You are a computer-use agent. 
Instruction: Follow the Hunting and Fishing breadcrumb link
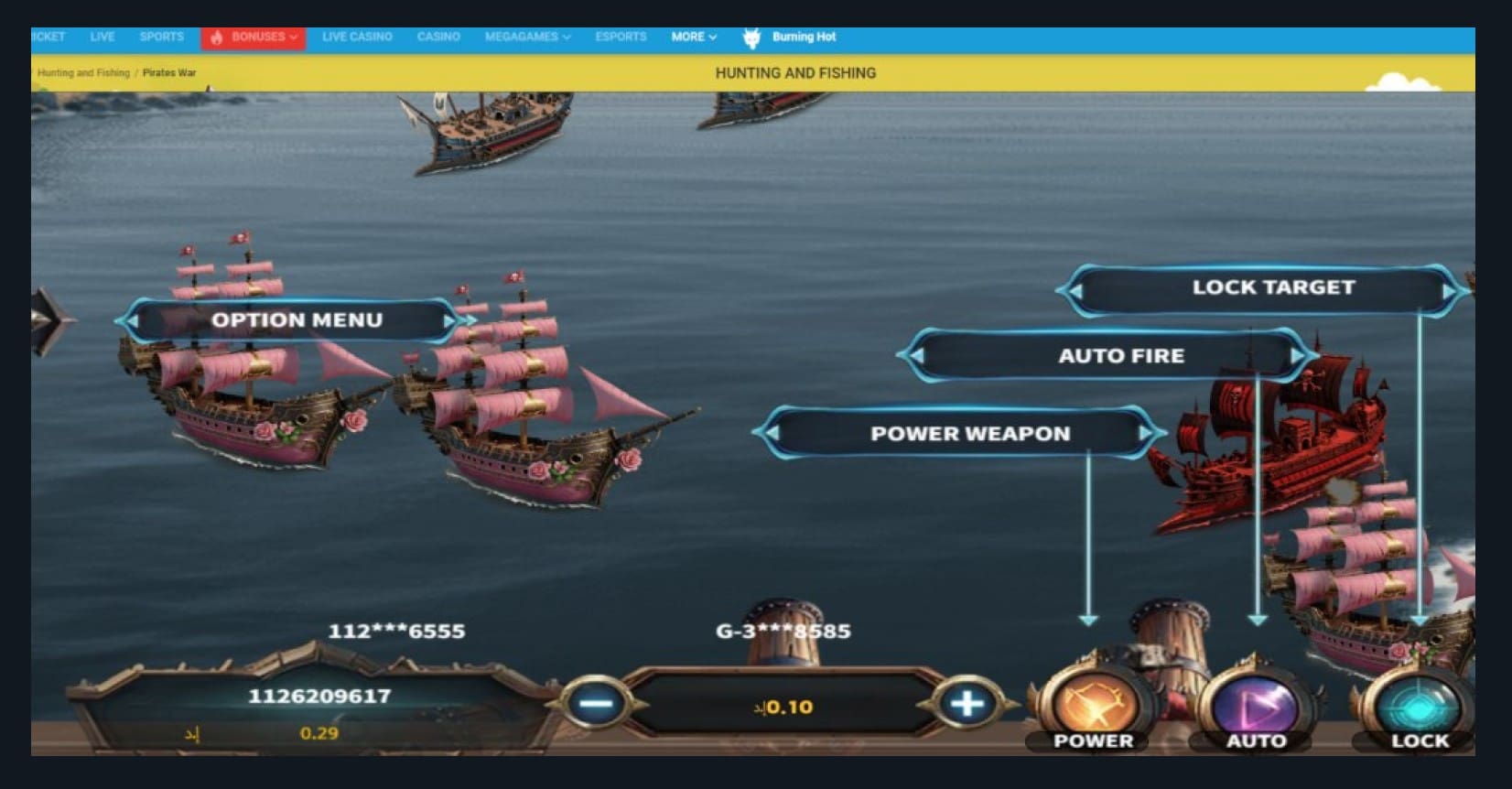tap(83, 73)
